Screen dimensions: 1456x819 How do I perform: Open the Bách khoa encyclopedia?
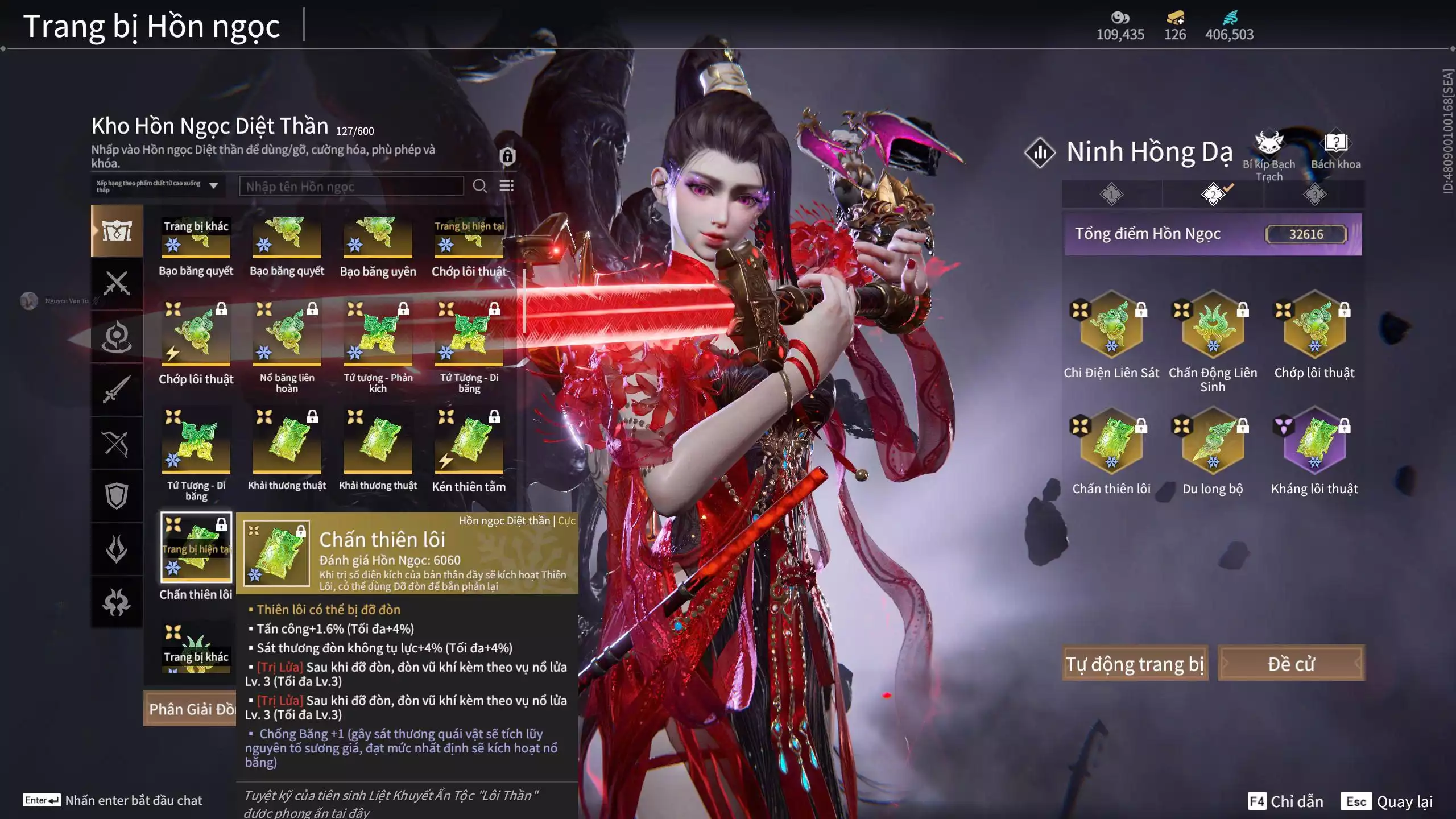1335,151
